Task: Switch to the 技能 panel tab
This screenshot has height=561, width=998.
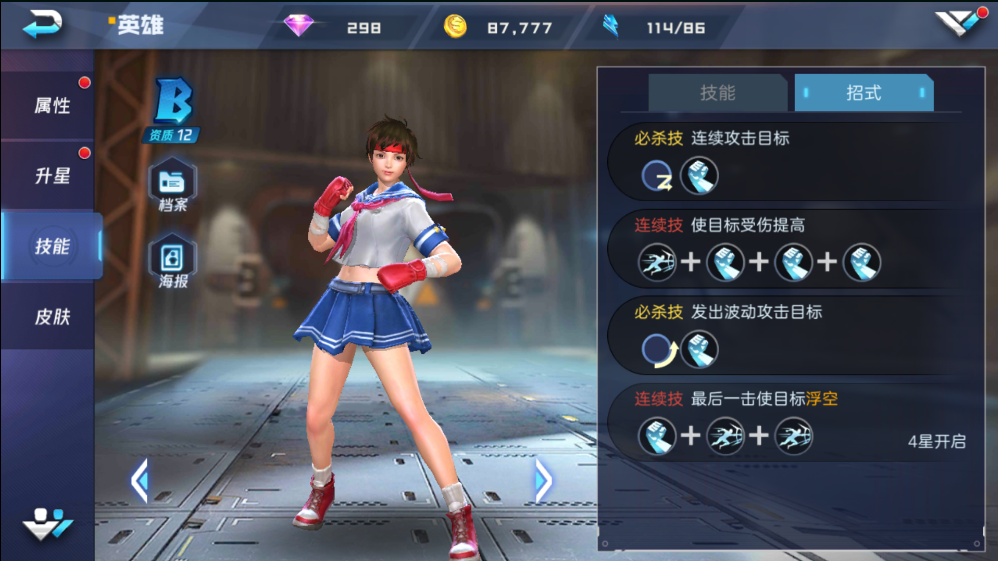Action: 717,93
